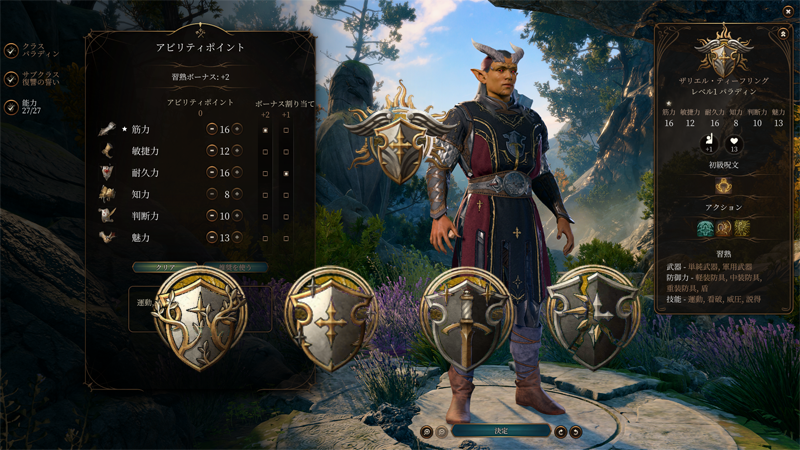Click the spell icon under 初級呪文

click(724, 186)
